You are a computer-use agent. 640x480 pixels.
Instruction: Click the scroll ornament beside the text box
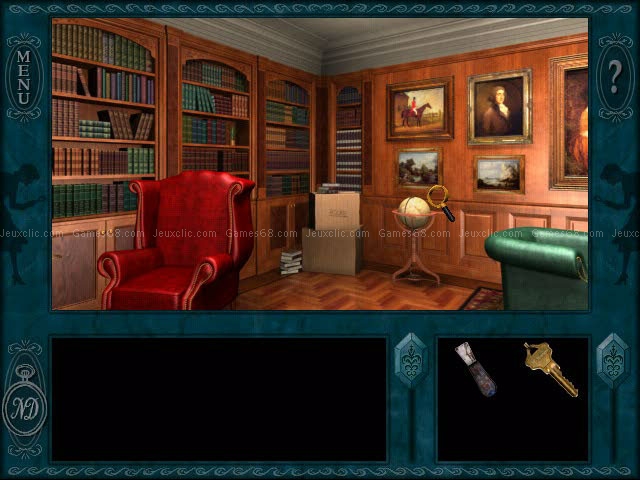pyautogui.click(x=410, y=361)
